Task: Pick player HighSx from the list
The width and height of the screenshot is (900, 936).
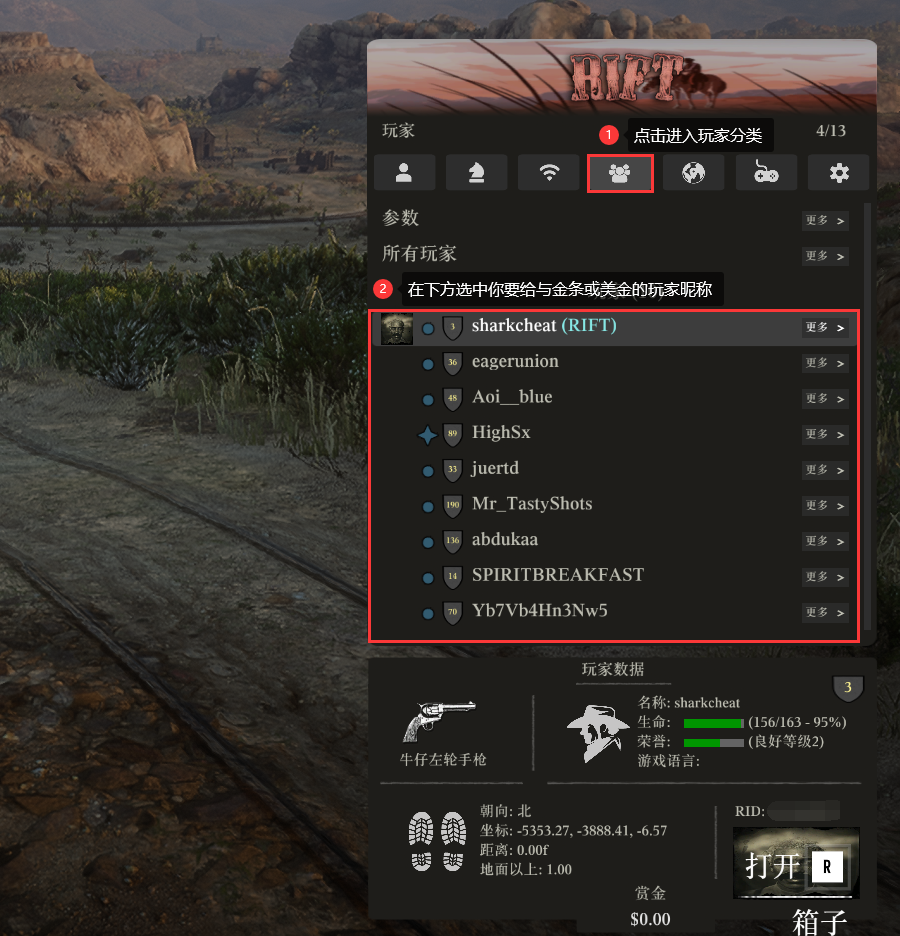Action: click(501, 433)
